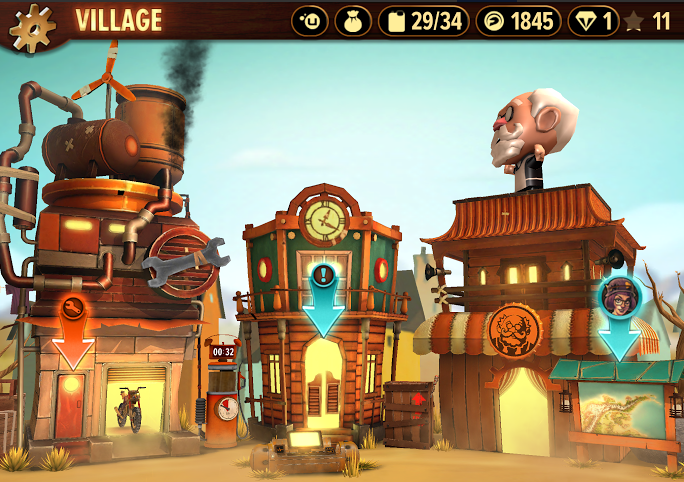Choose the blue arrow with the girl portrait
684x482 pixels.
[x=619, y=316]
